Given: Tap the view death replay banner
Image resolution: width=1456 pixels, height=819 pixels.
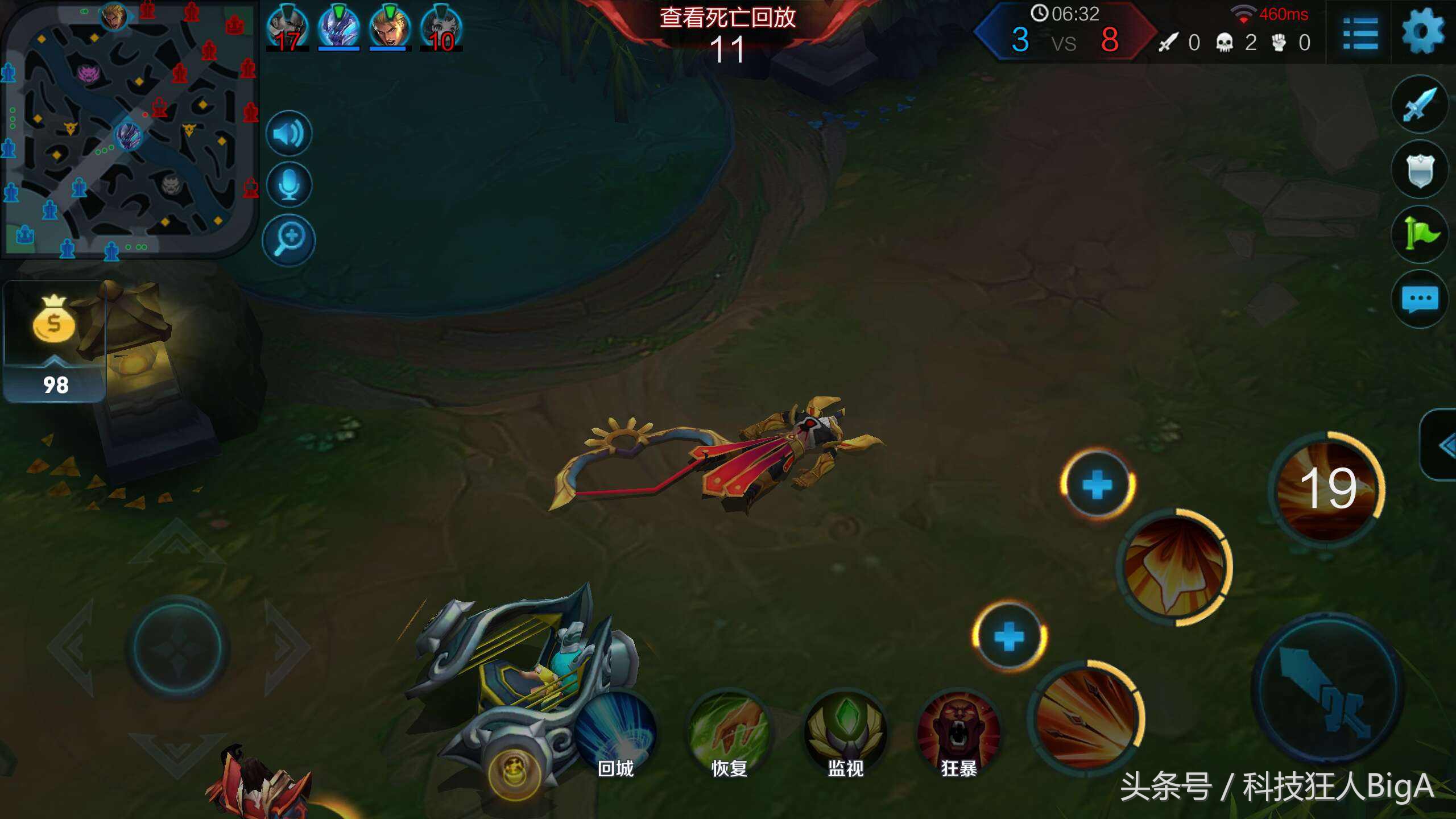Looking at the screenshot, I should coord(727,18).
